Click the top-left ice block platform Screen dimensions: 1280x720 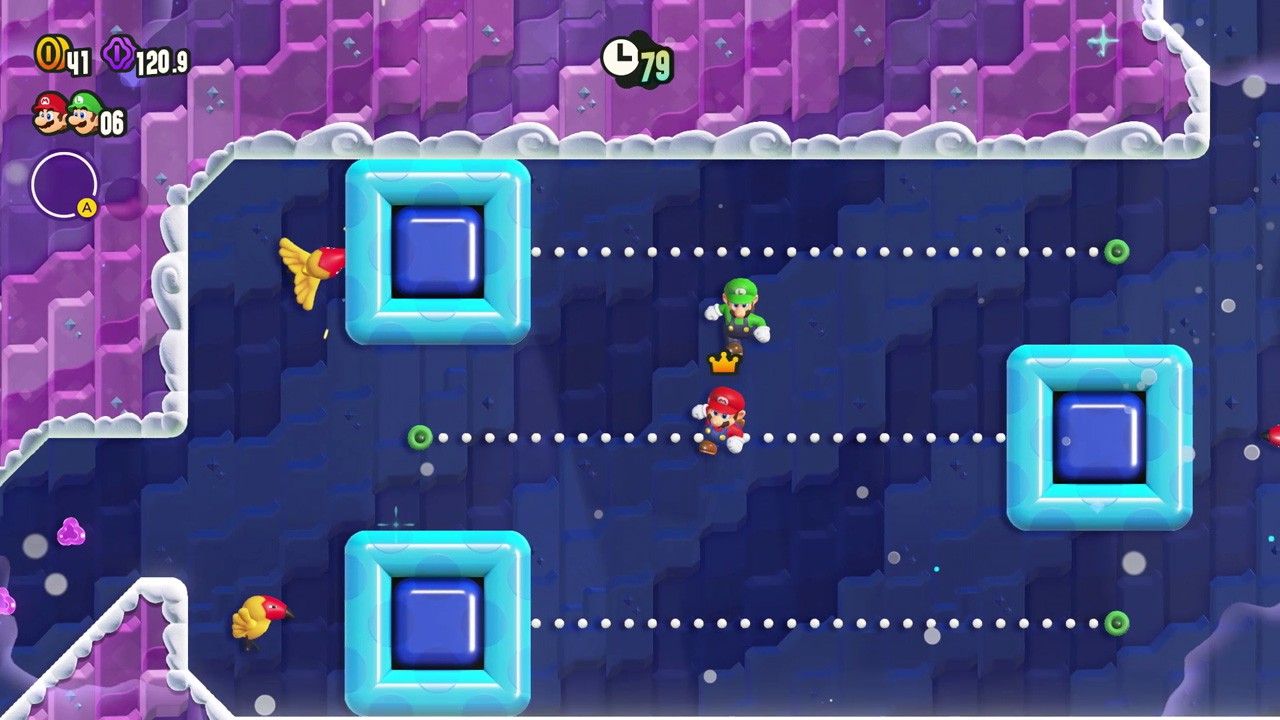pyautogui.click(x=437, y=253)
